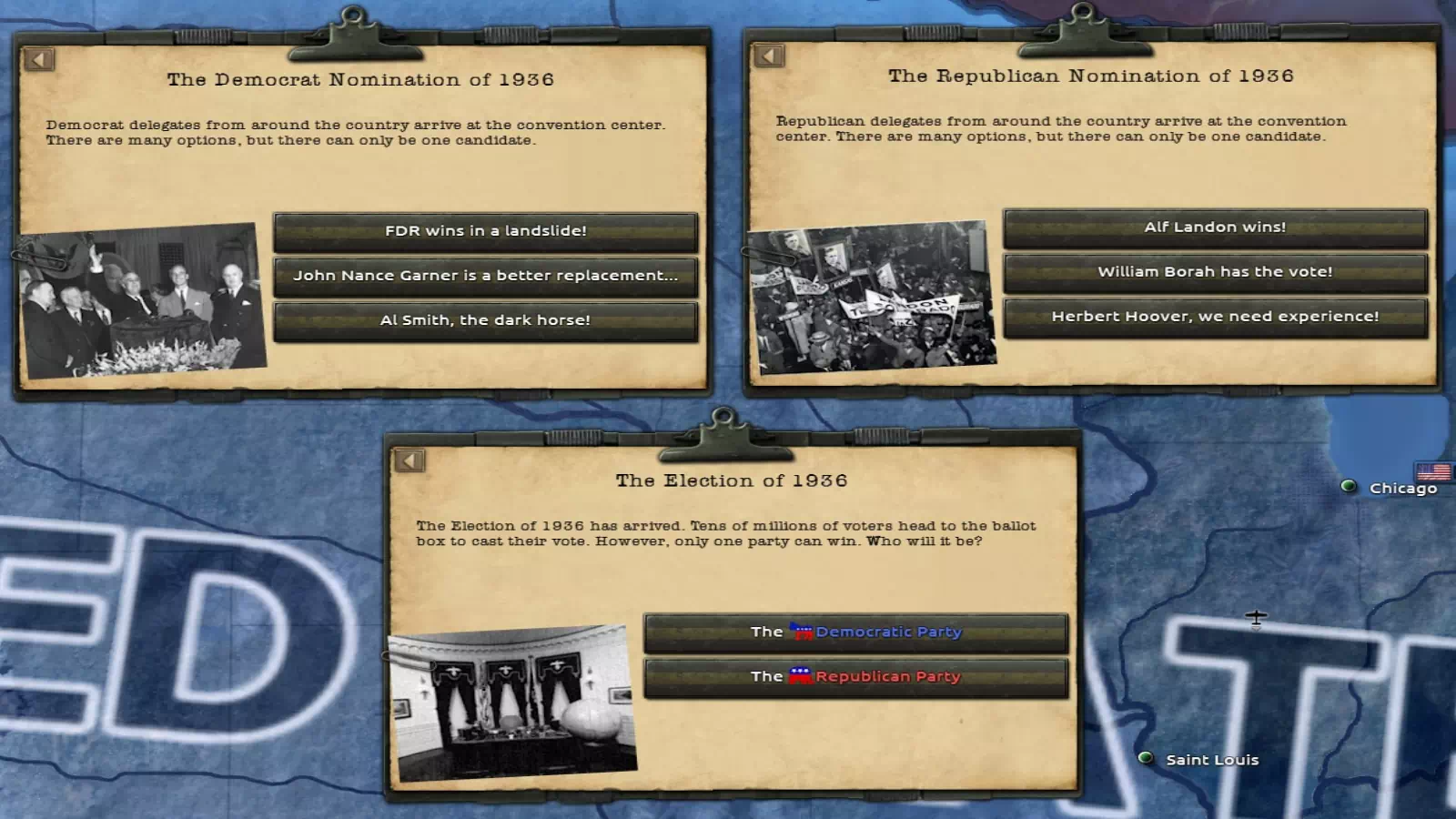Select the John Nance Garner replacement option

pos(485,276)
